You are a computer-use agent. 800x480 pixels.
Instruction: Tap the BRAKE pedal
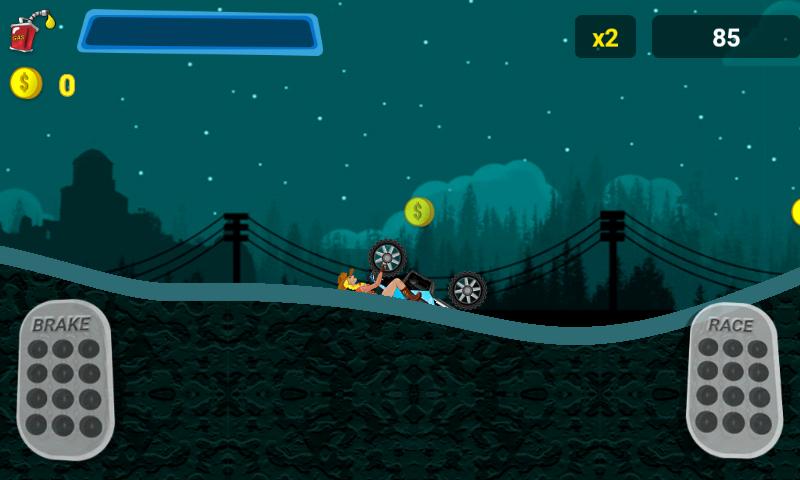pyautogui.click(x=64, y=379)
